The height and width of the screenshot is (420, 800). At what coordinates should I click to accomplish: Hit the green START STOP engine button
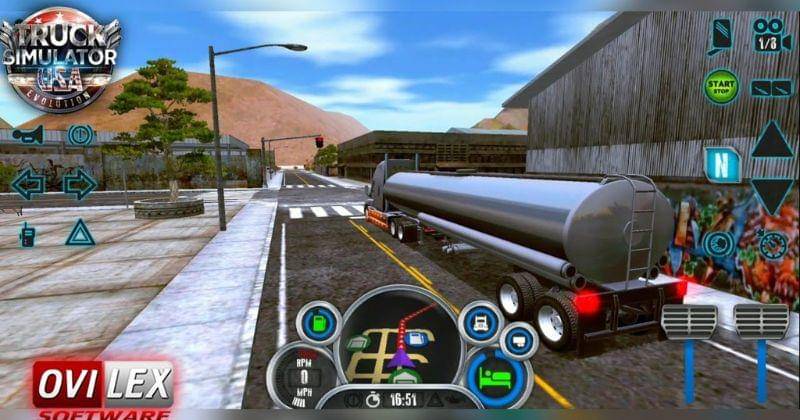click(x=720, y=86)
